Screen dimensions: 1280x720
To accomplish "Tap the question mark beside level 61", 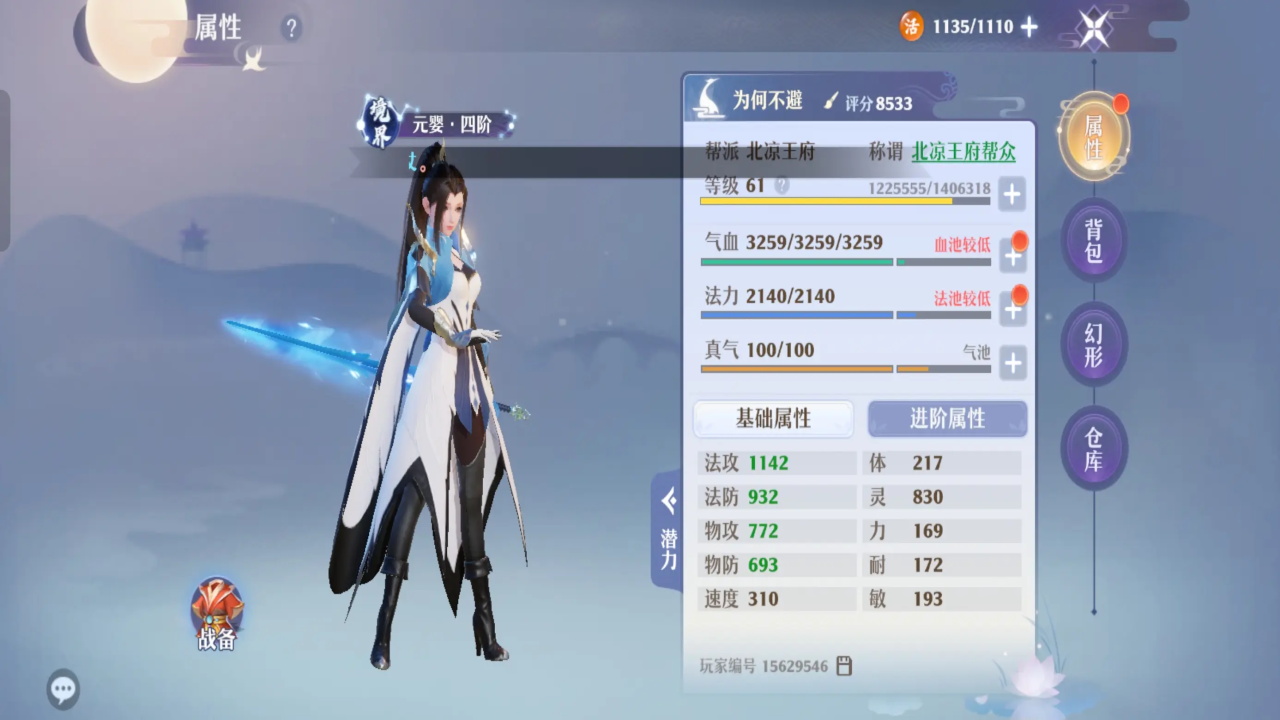I will pos(781,186).
